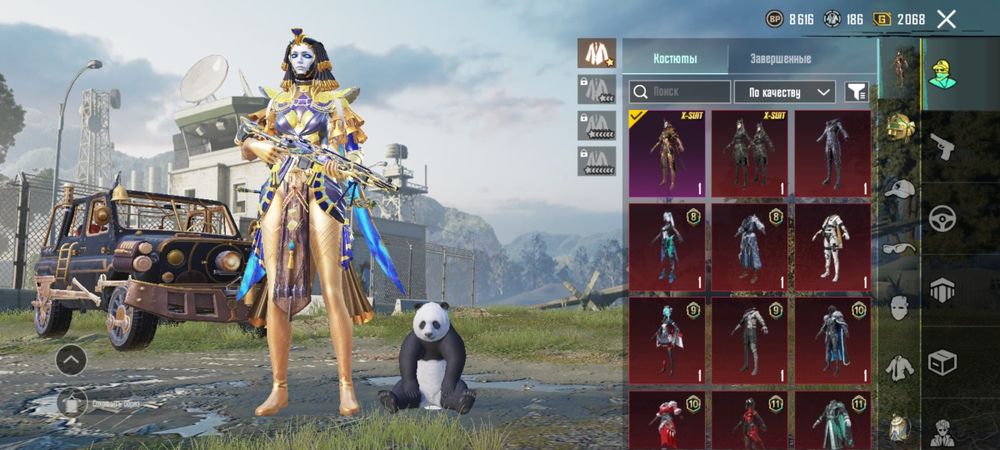Open the box crate category
Viewport: 1000px width, 450px height.
click(x=941, y=361)
